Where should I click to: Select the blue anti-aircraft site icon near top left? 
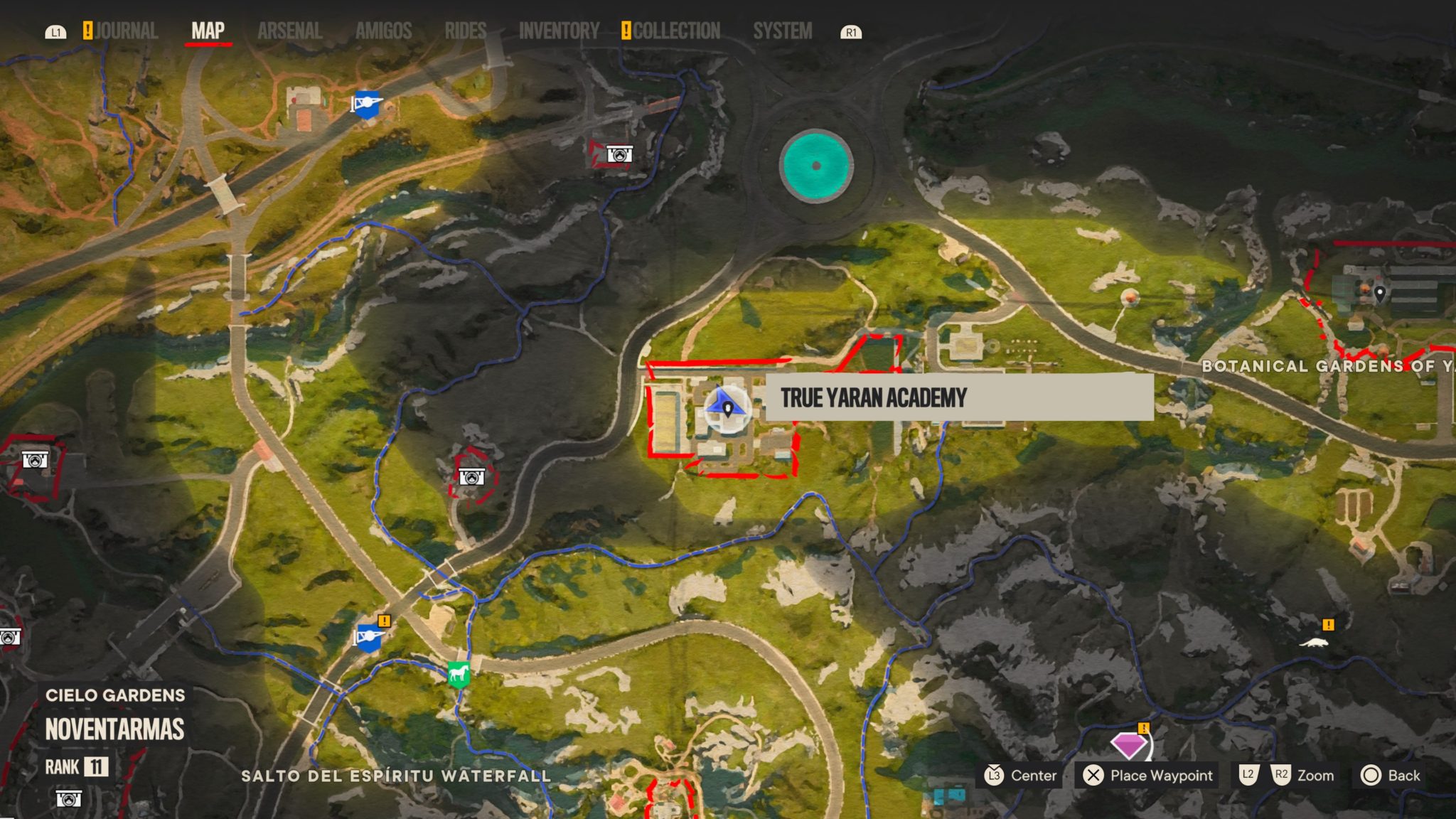coord(369,105)
